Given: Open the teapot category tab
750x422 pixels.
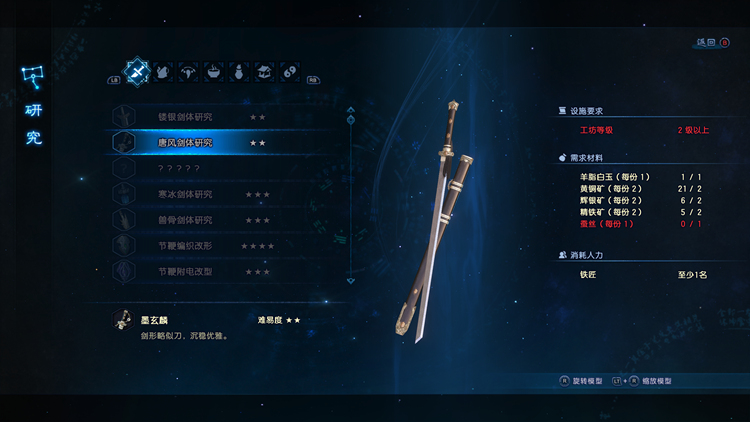Looking at the screenshot, I should 162,72.
